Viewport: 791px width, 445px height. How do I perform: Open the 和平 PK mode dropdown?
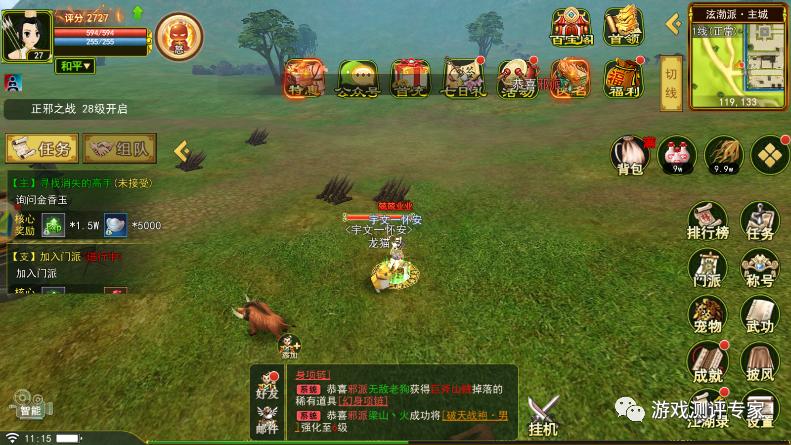[x=74, y=66]
